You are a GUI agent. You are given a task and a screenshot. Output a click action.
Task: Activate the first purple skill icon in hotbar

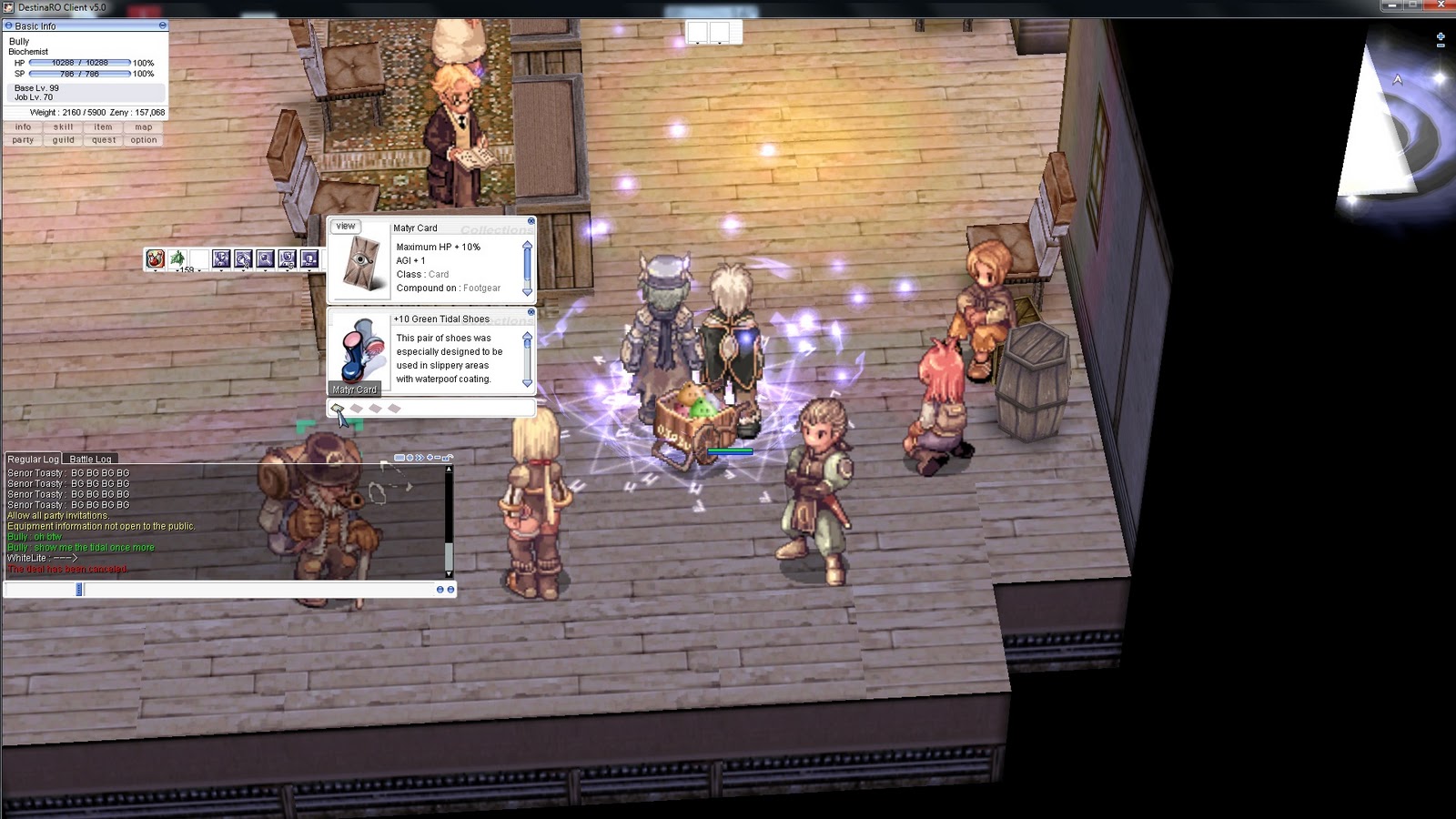(x=221, y=259)
